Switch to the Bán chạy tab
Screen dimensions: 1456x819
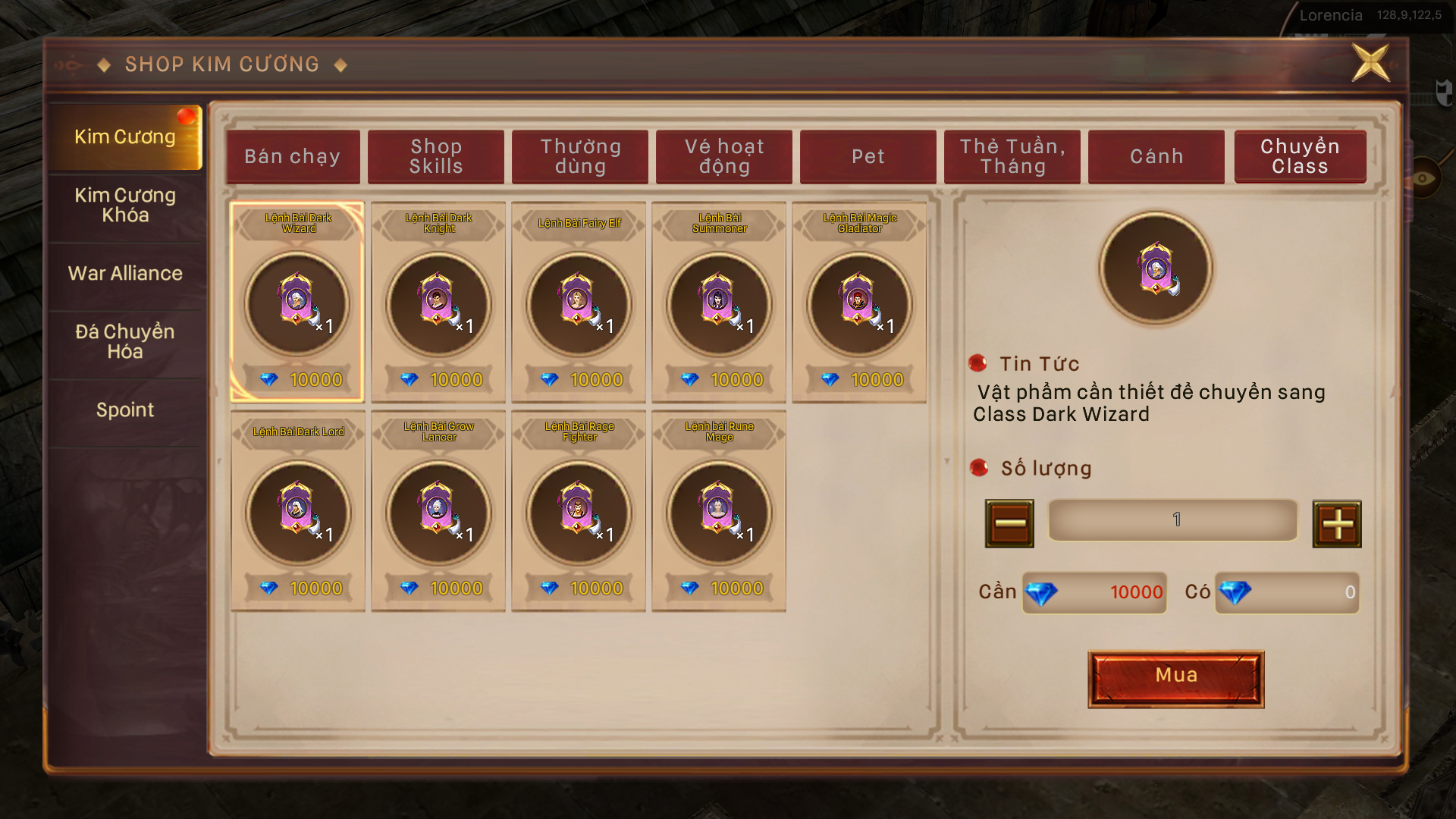[x=293, y=157]
